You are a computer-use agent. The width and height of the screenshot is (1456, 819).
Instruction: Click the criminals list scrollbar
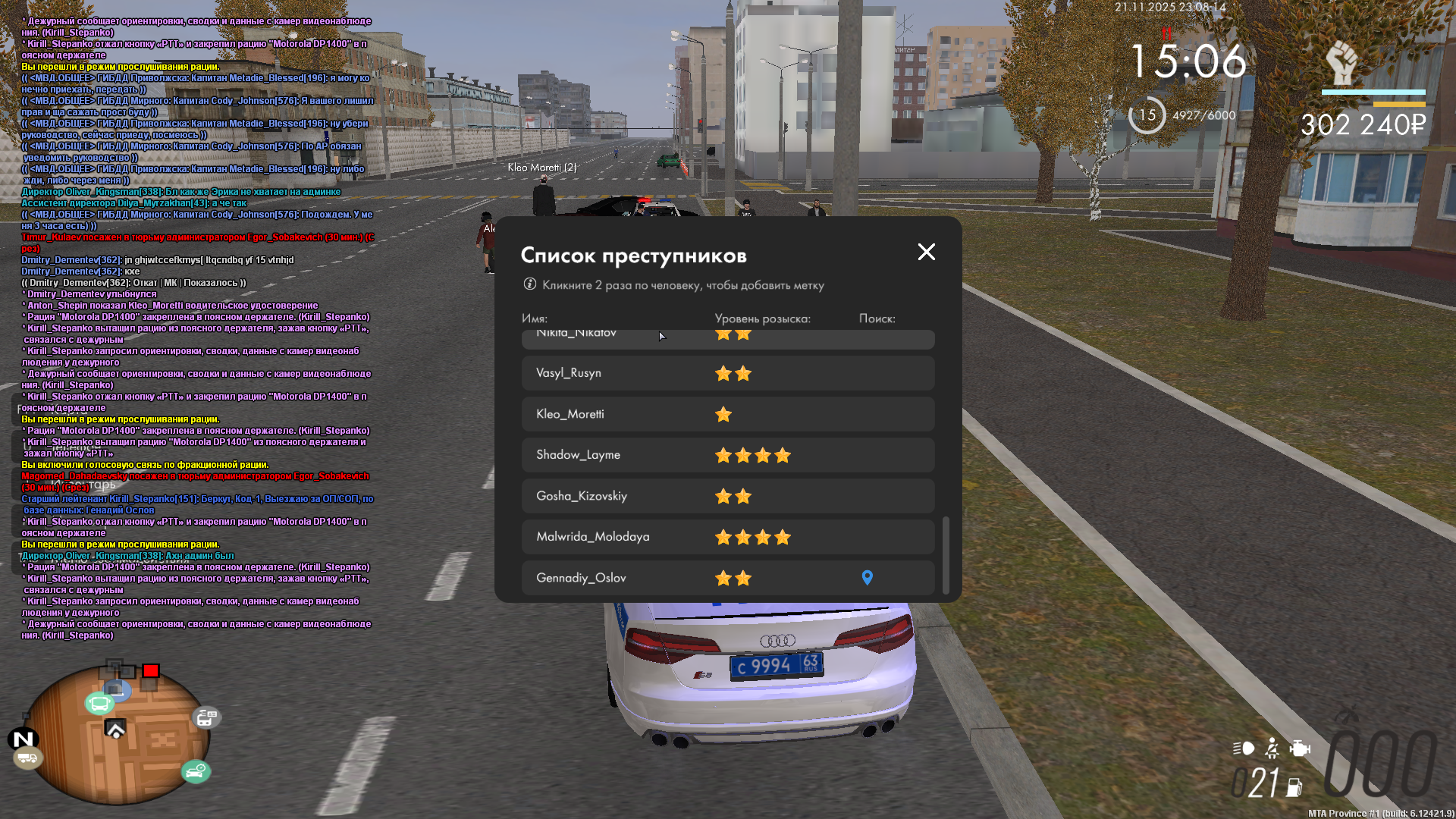coord(946,554)
